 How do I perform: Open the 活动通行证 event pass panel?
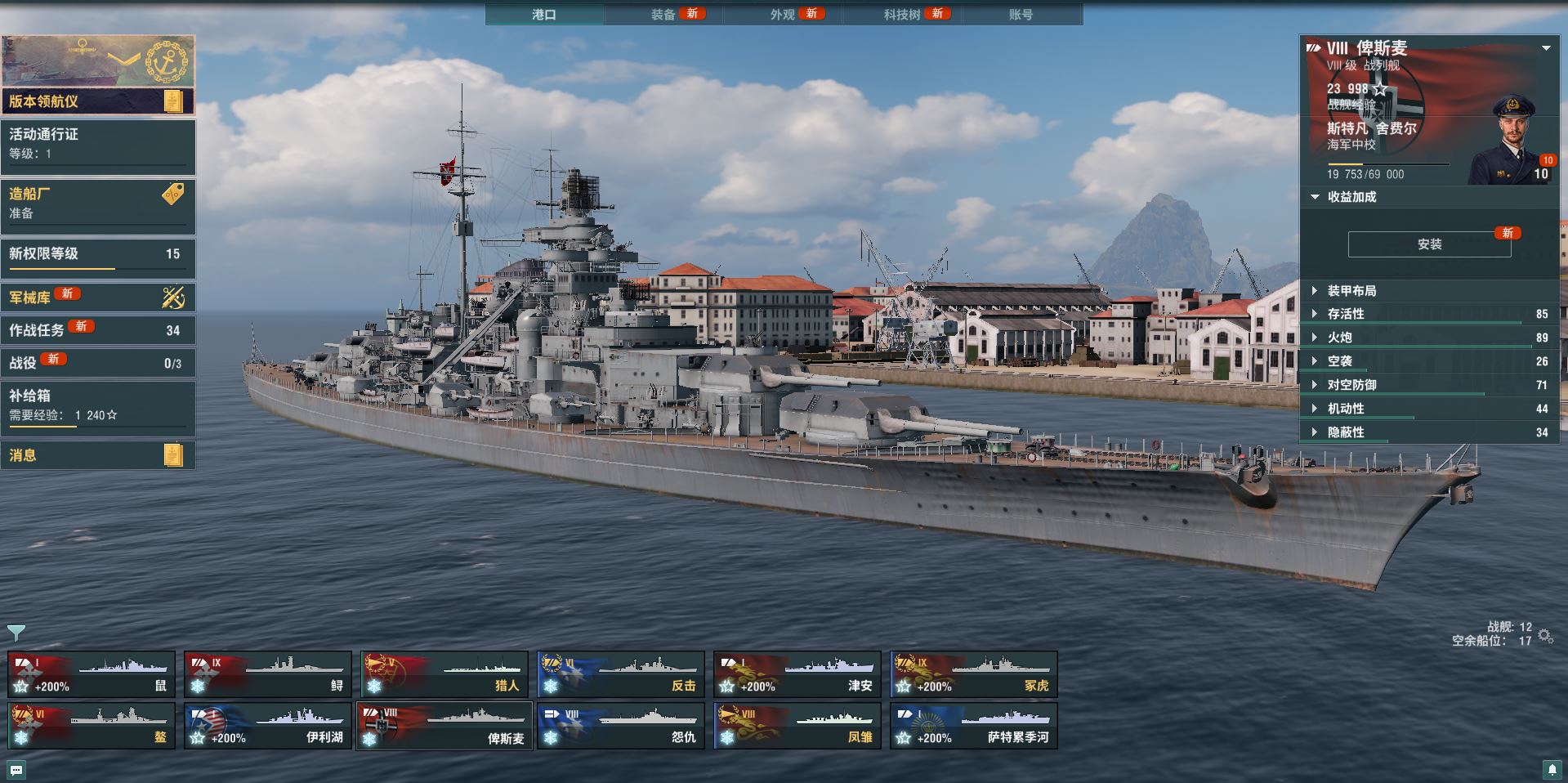[98, 144]
